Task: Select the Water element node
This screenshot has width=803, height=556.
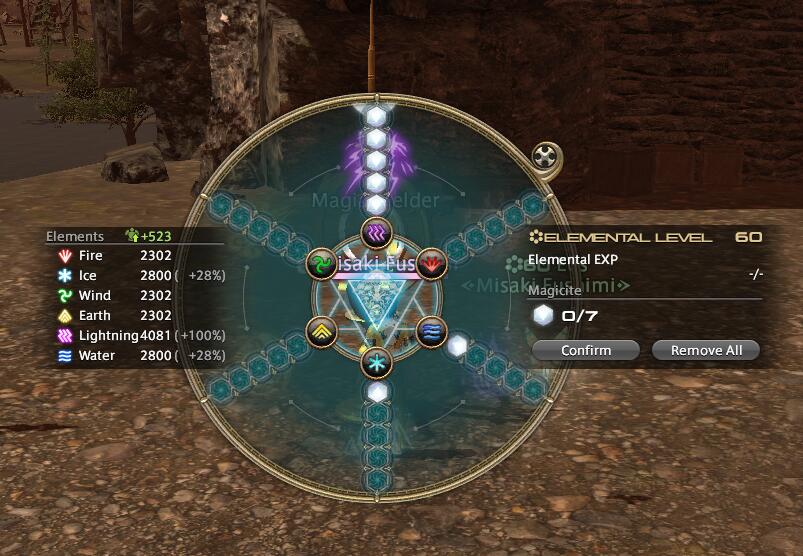Action: 430,329
